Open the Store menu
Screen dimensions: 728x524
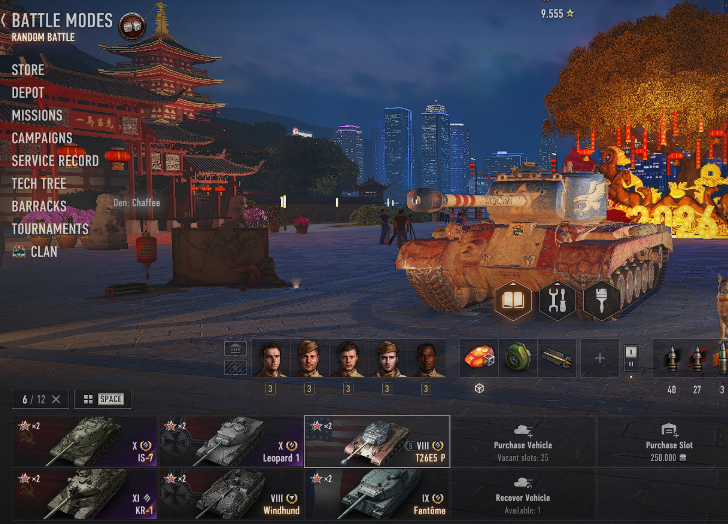tap(28, 70)
